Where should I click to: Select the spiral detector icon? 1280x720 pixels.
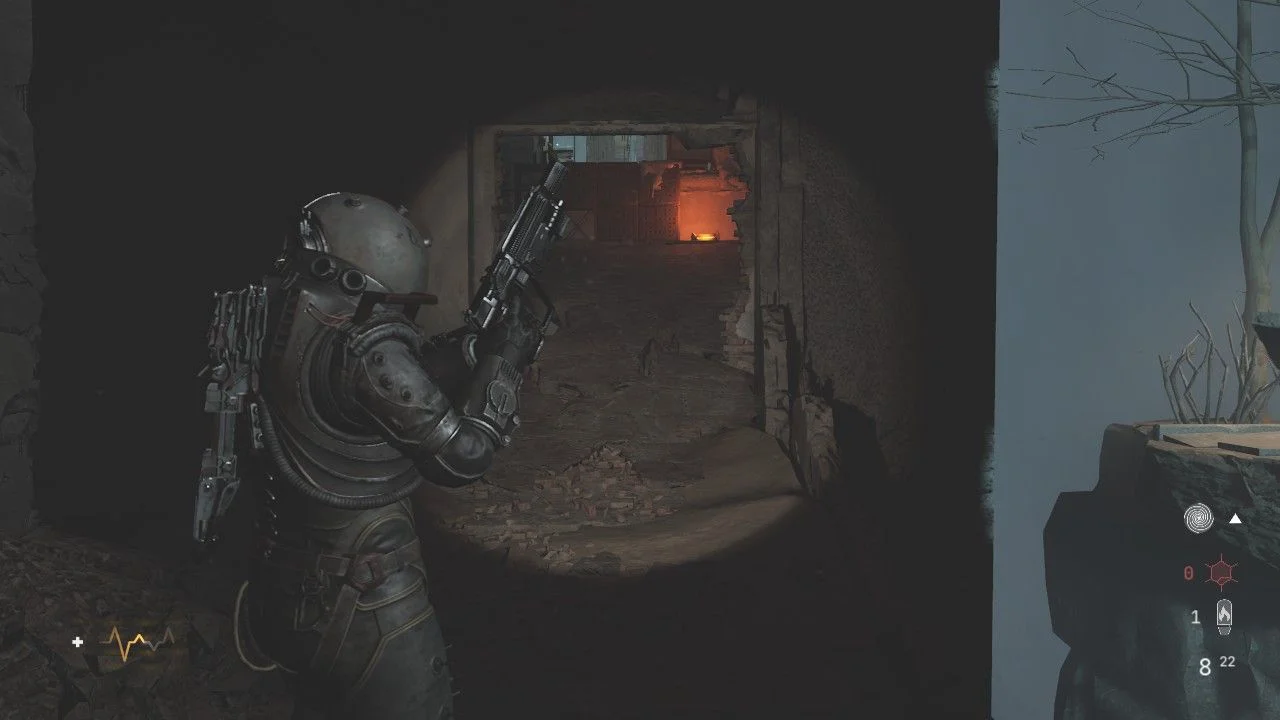tap(1197, 518)
